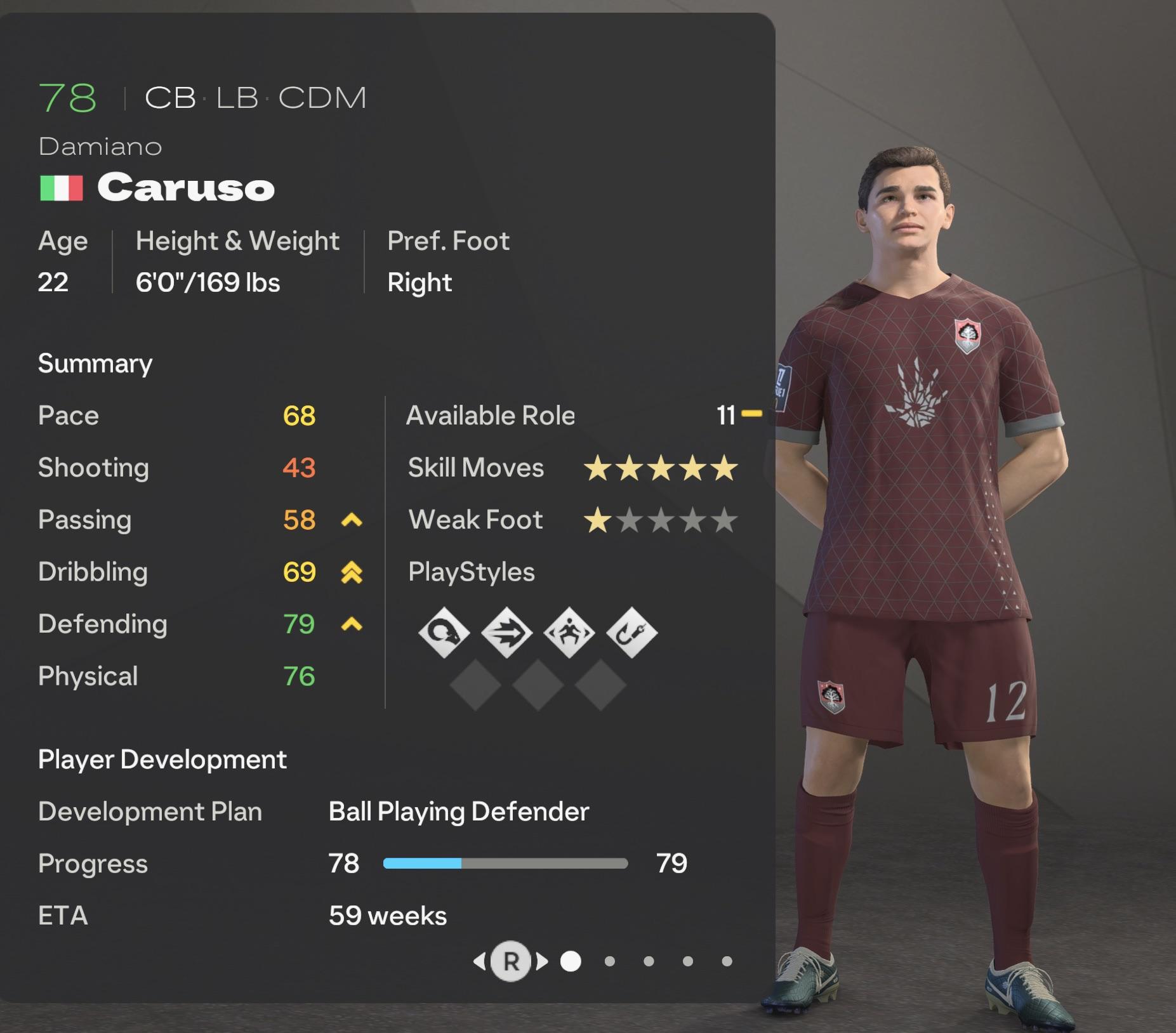
Task: Select the second page dot at the bottom
Action: point(611,962)
